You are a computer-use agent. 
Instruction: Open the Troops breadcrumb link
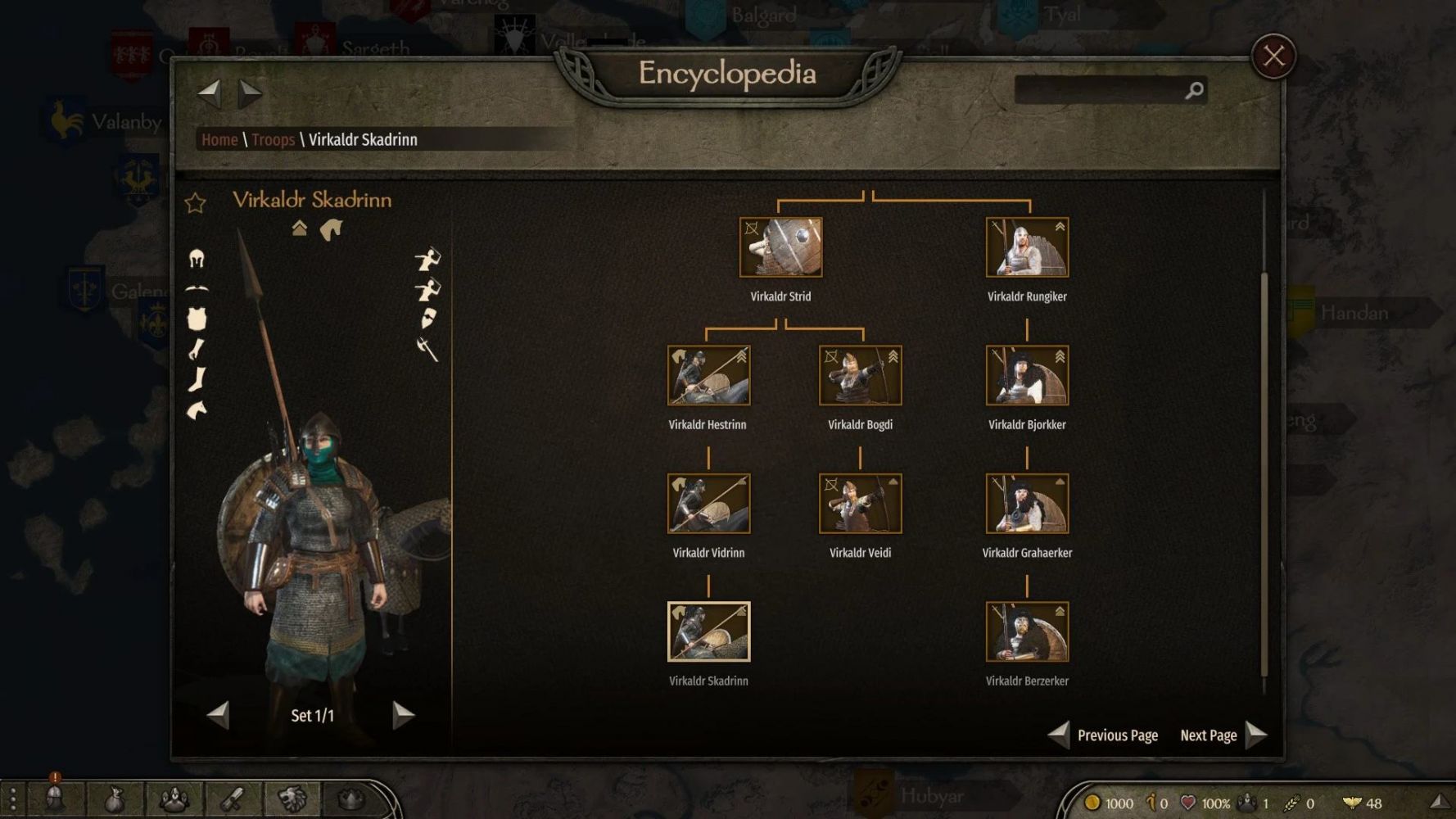(x=273, y=140)
